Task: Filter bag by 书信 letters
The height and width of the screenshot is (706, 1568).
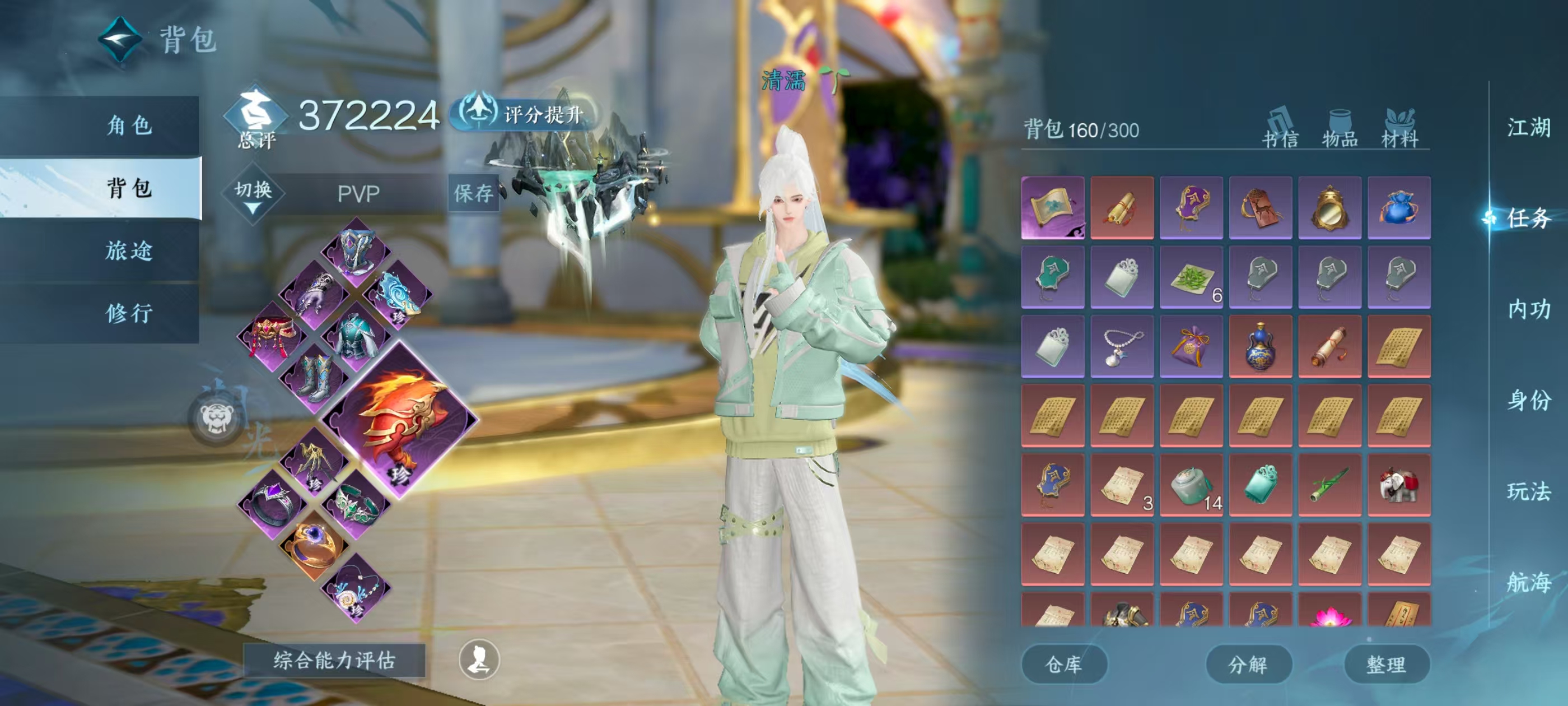Action: point(1280,128)
